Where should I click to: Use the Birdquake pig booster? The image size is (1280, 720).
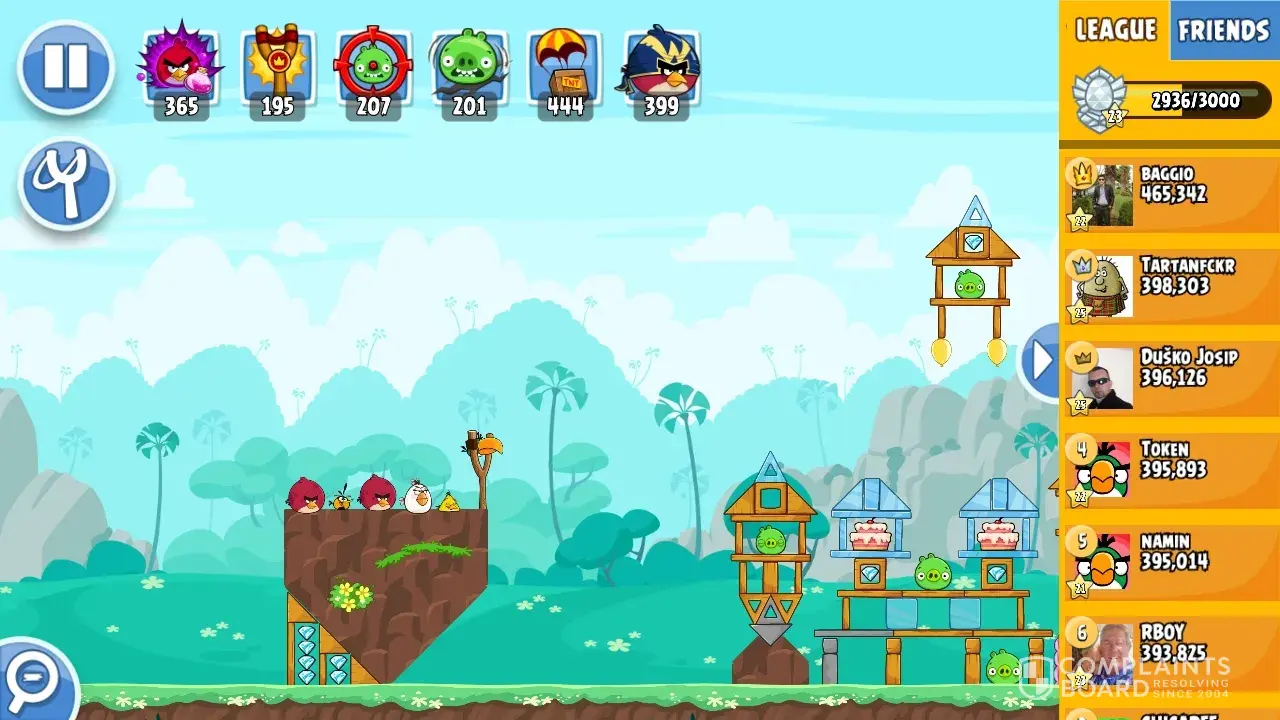[x=469, y=70]
